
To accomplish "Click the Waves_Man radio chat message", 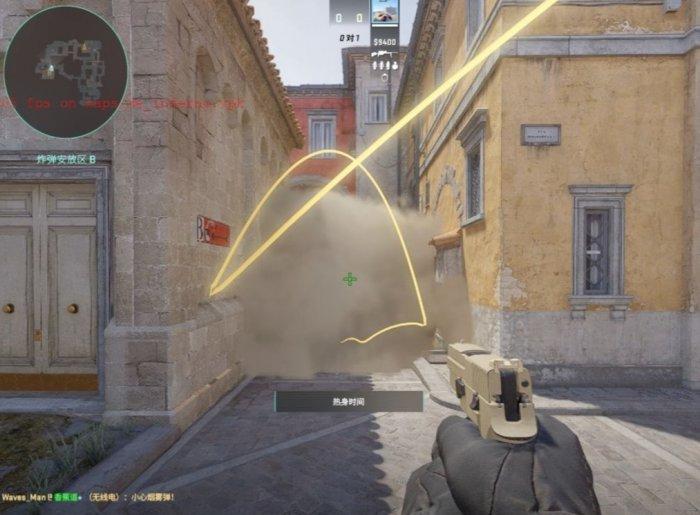I will (x=88, y=497).
